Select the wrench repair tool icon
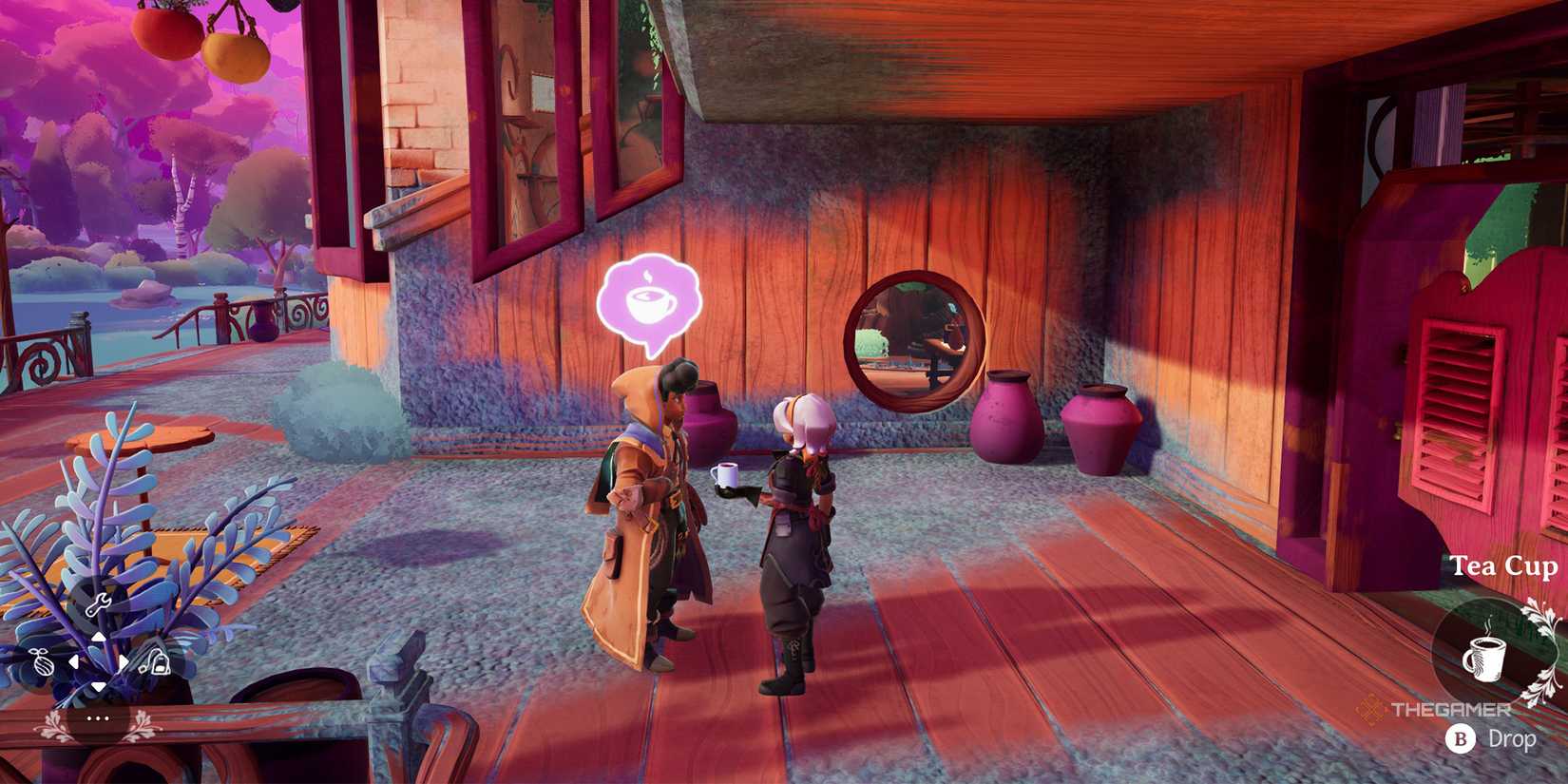 coord(99,604)
